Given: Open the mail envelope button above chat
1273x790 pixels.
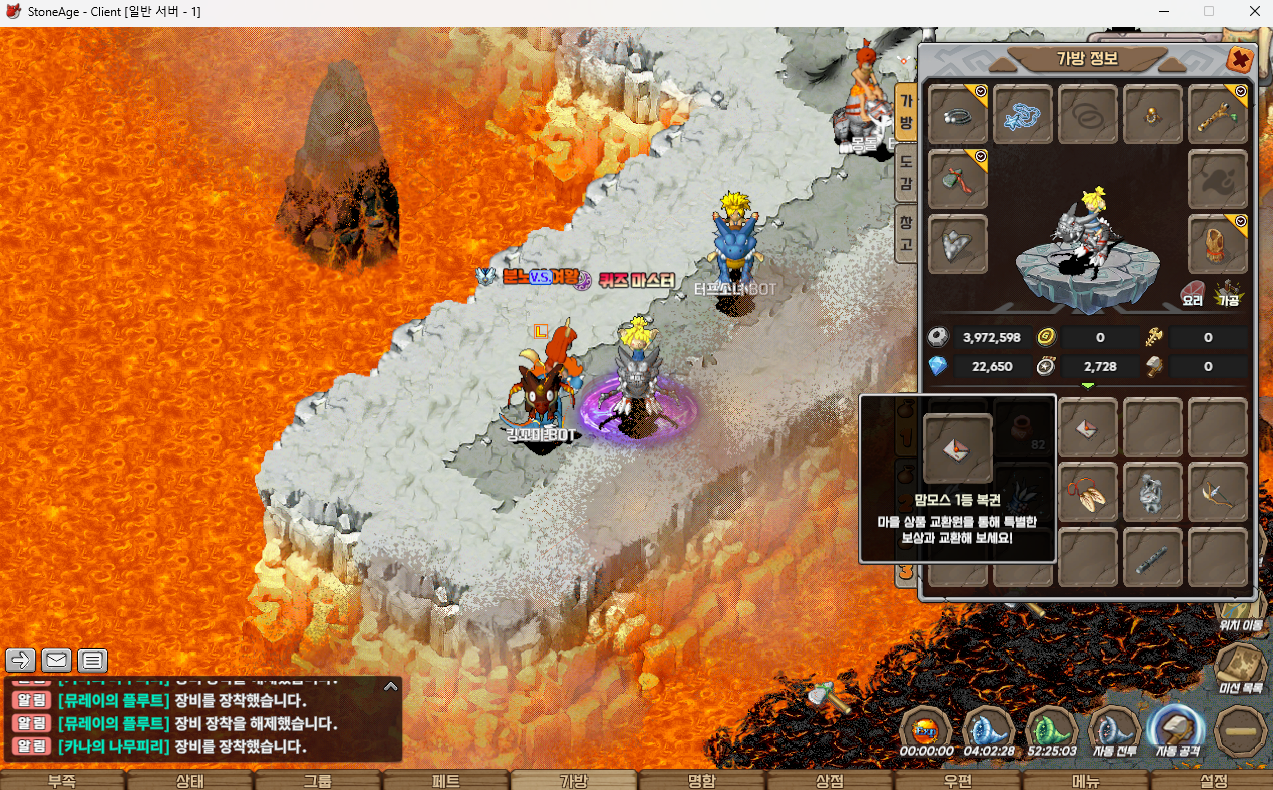Looking at the screenshot, I should click(x=56, y=660).
